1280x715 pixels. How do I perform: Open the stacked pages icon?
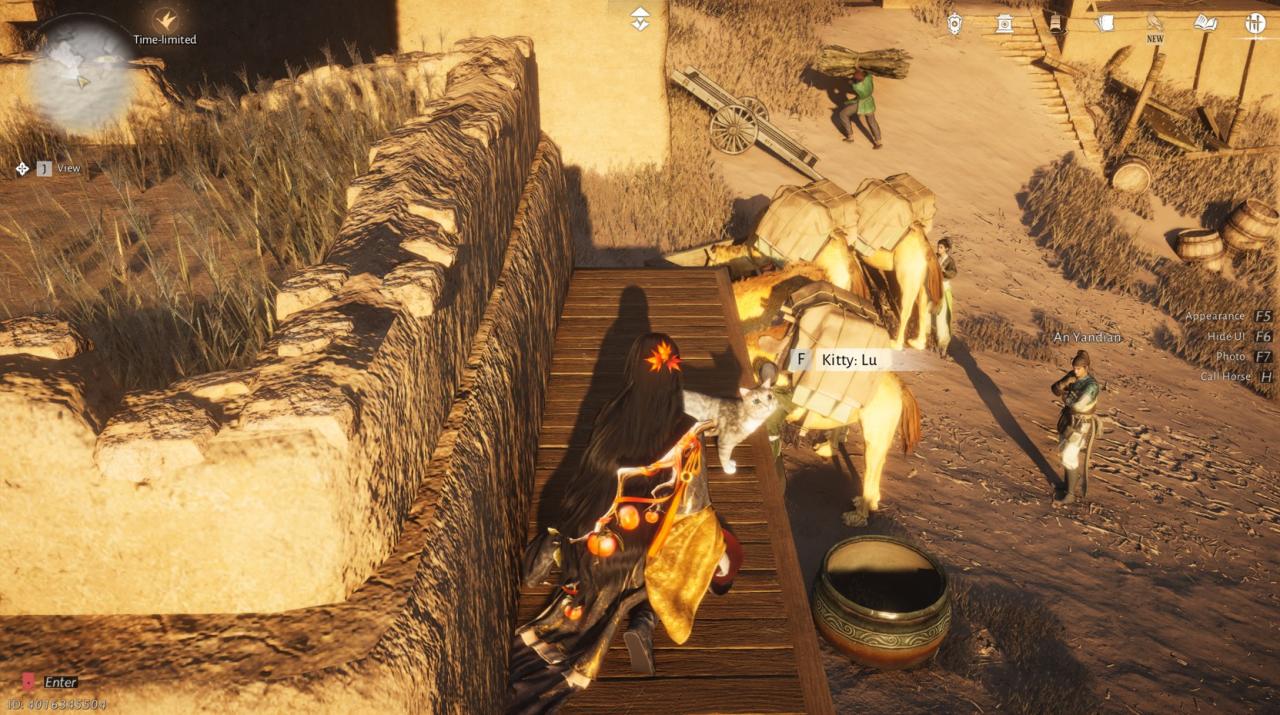1105,22
